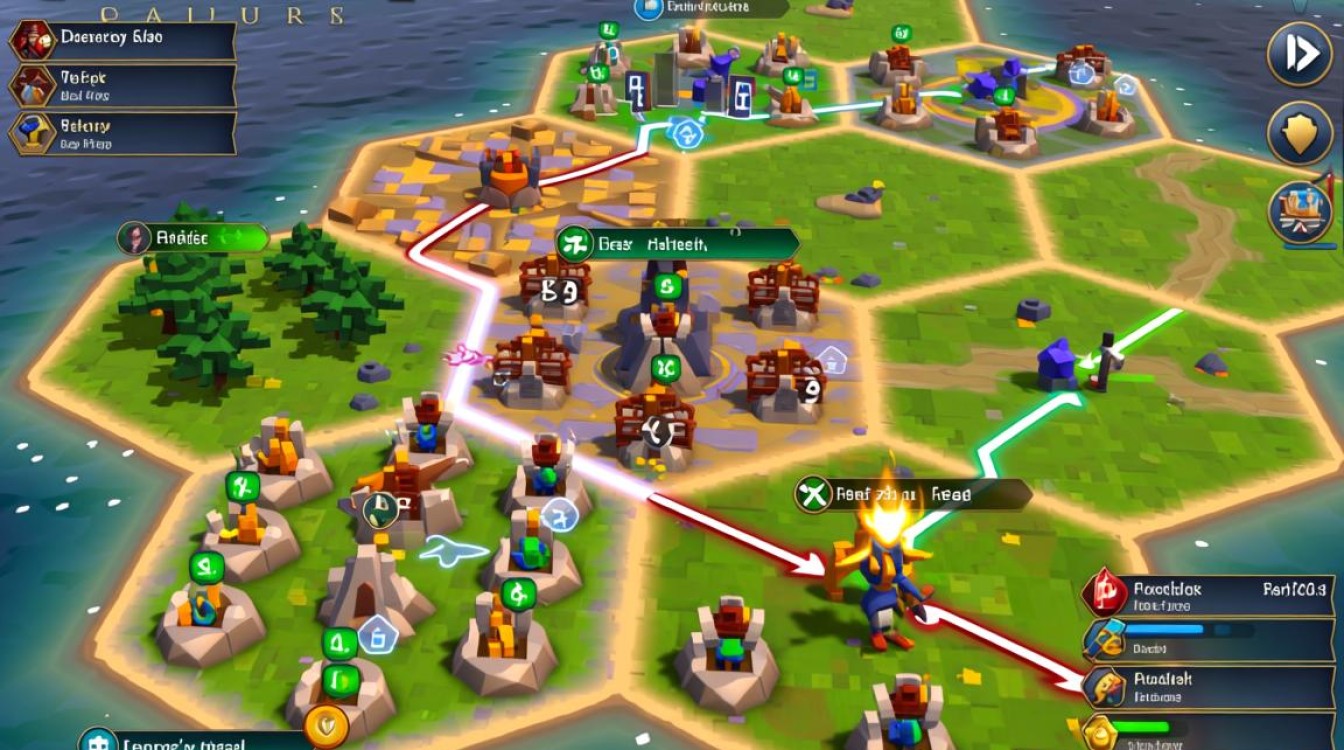Select the crossed-tools banner above the flaming unit
Image resolution: width=1344 pixels, height=750 pixels.
click(912, 494)
